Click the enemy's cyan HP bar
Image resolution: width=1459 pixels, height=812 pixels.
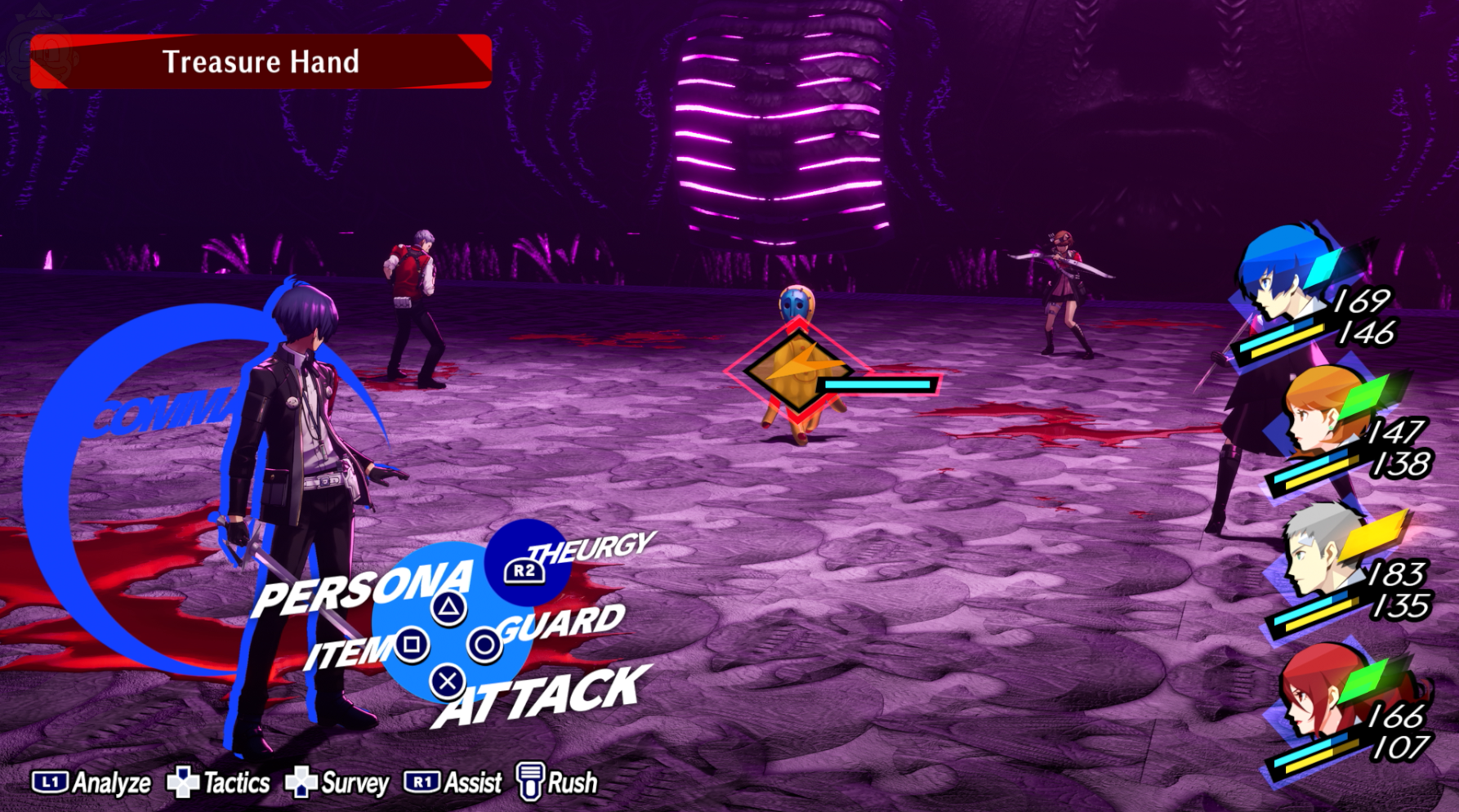click(878, 384)
